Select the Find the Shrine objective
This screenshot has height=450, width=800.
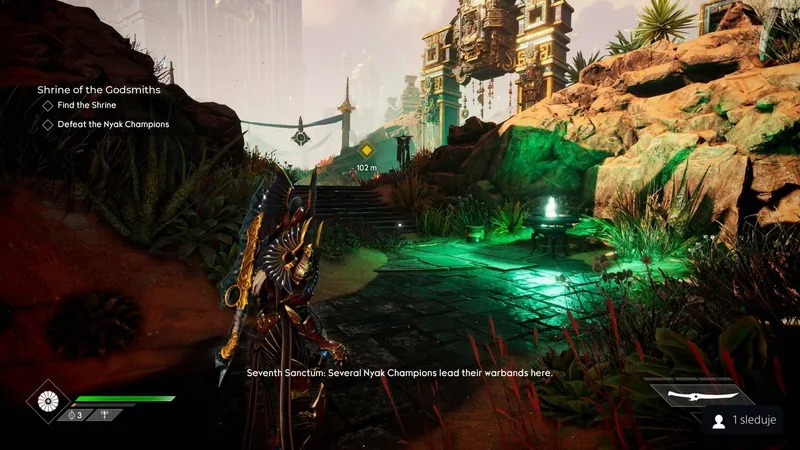coord(89,106)
